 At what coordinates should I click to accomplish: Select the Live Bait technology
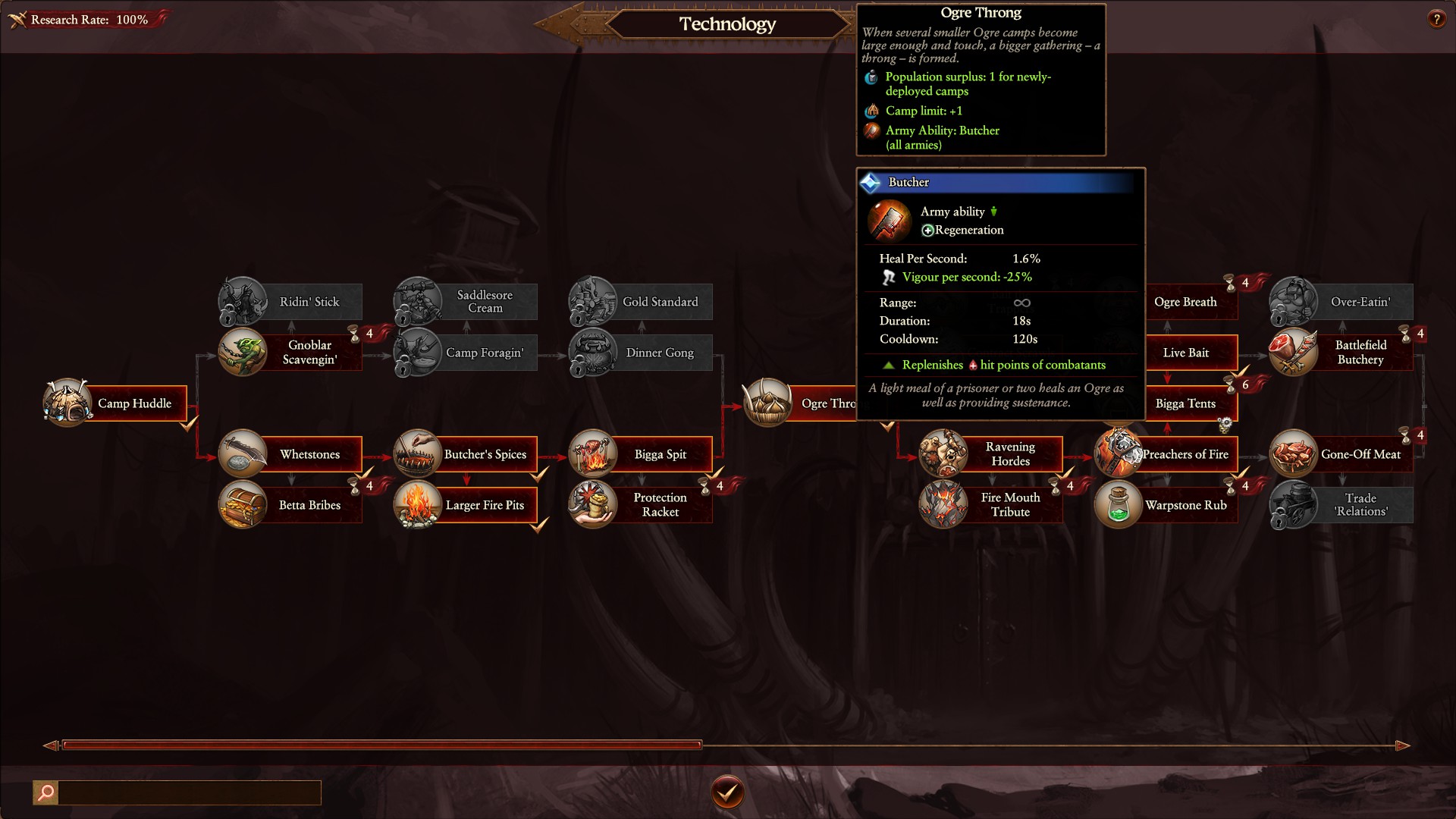tap(1186, 353)
